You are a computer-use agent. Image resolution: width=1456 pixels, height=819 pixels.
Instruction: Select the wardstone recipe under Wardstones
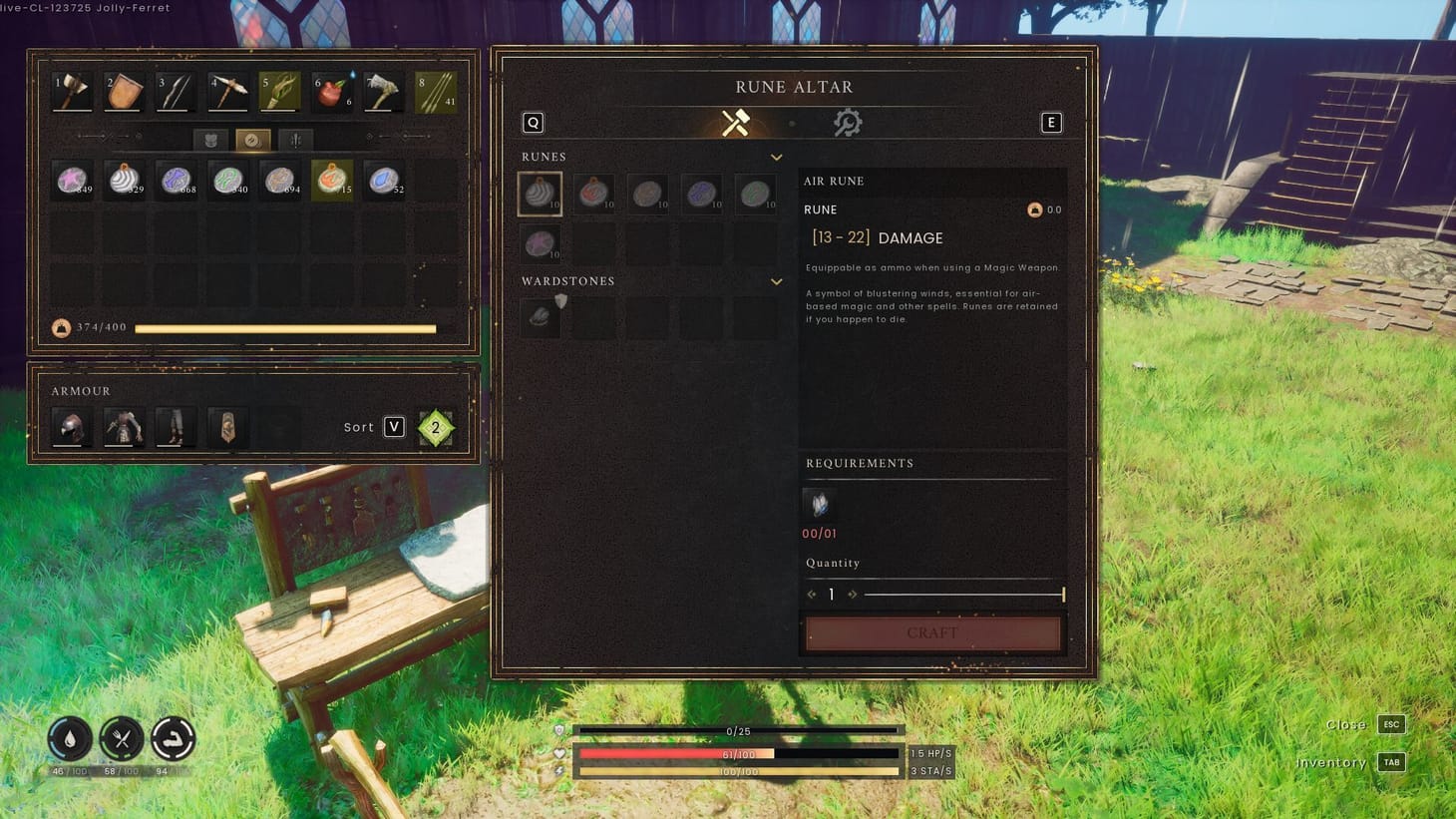[540, 316]
